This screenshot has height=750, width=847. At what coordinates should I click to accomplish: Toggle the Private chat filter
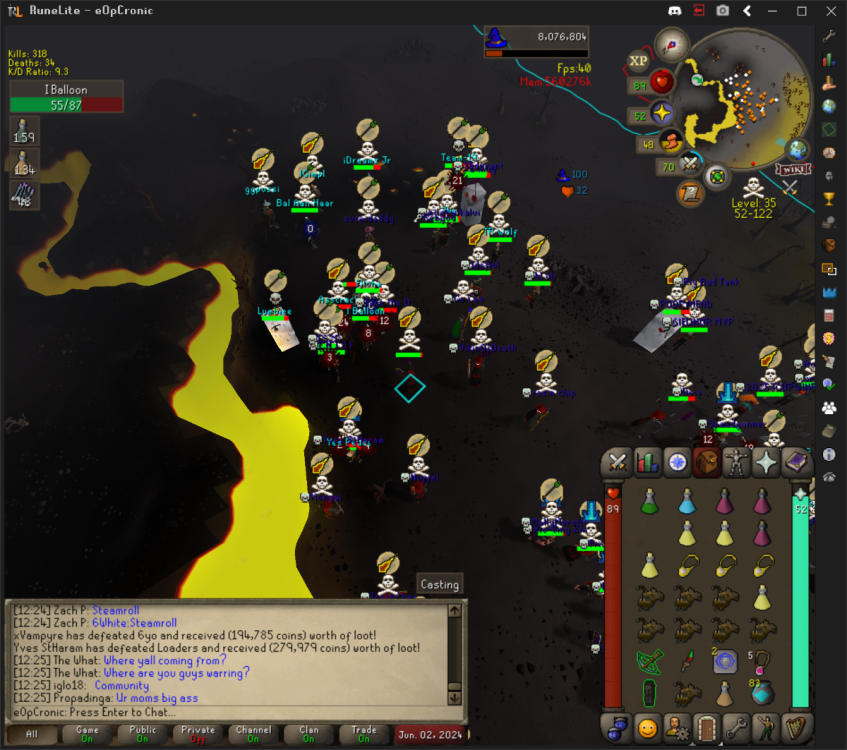coord(198,734)
